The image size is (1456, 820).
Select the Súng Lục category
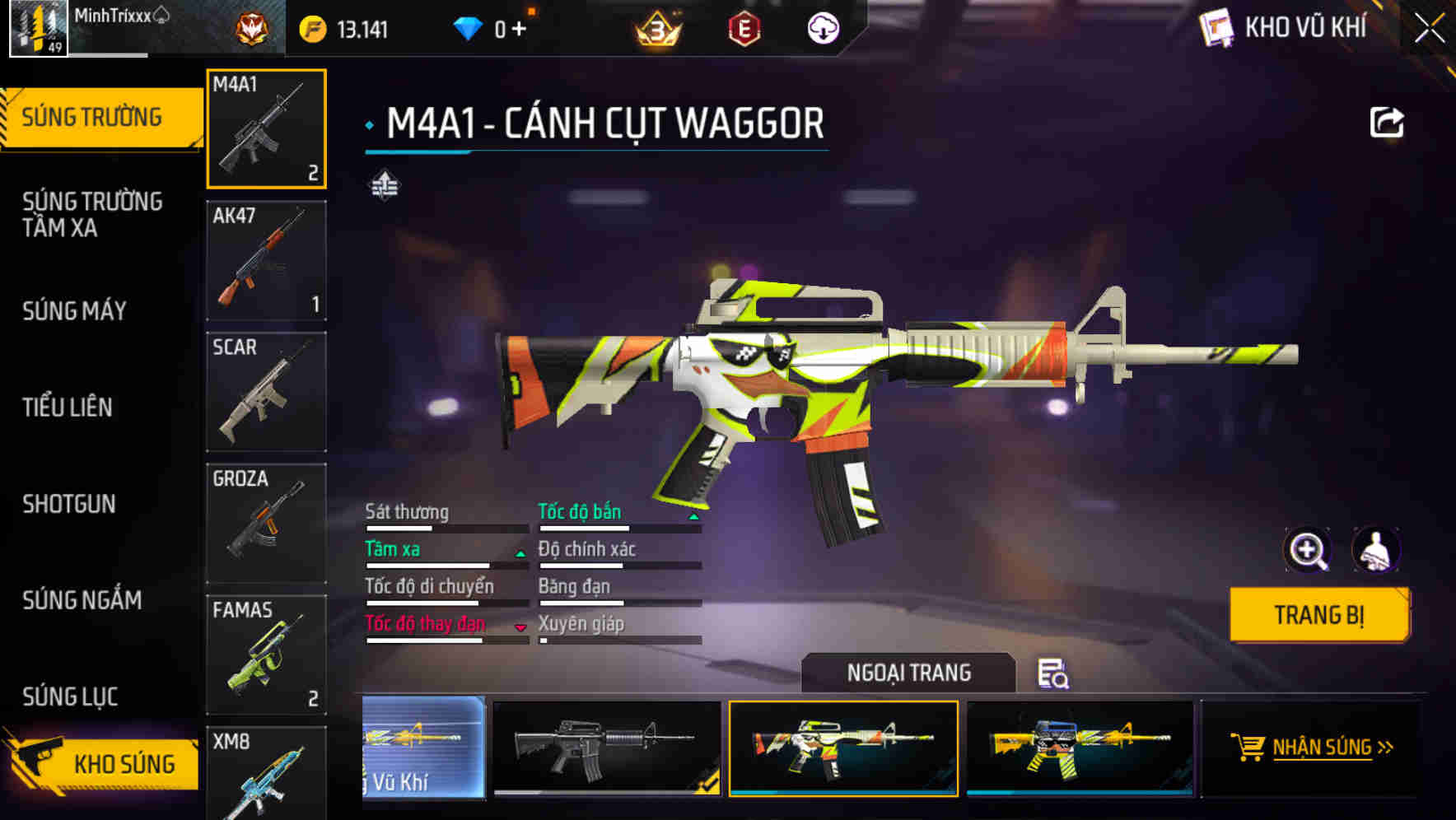click(x=70, y=697)
